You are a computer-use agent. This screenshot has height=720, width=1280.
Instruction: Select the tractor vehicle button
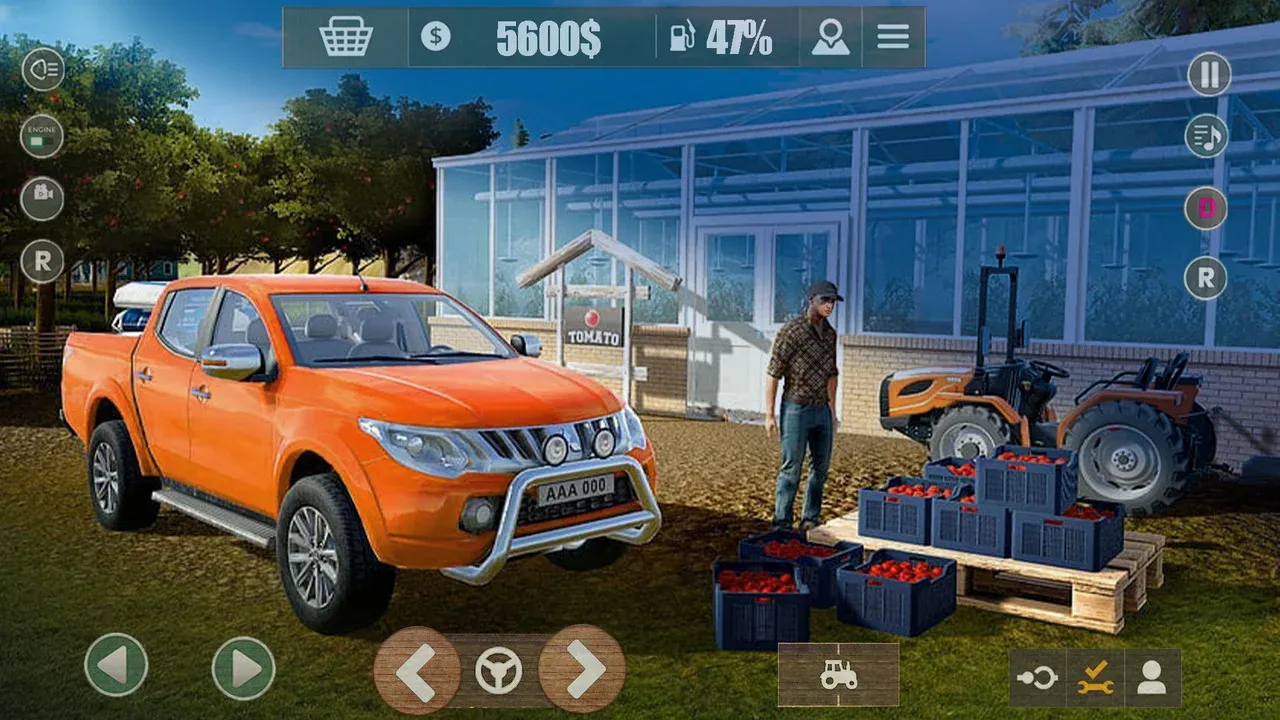pyautogui.click(x=838, y=675)
